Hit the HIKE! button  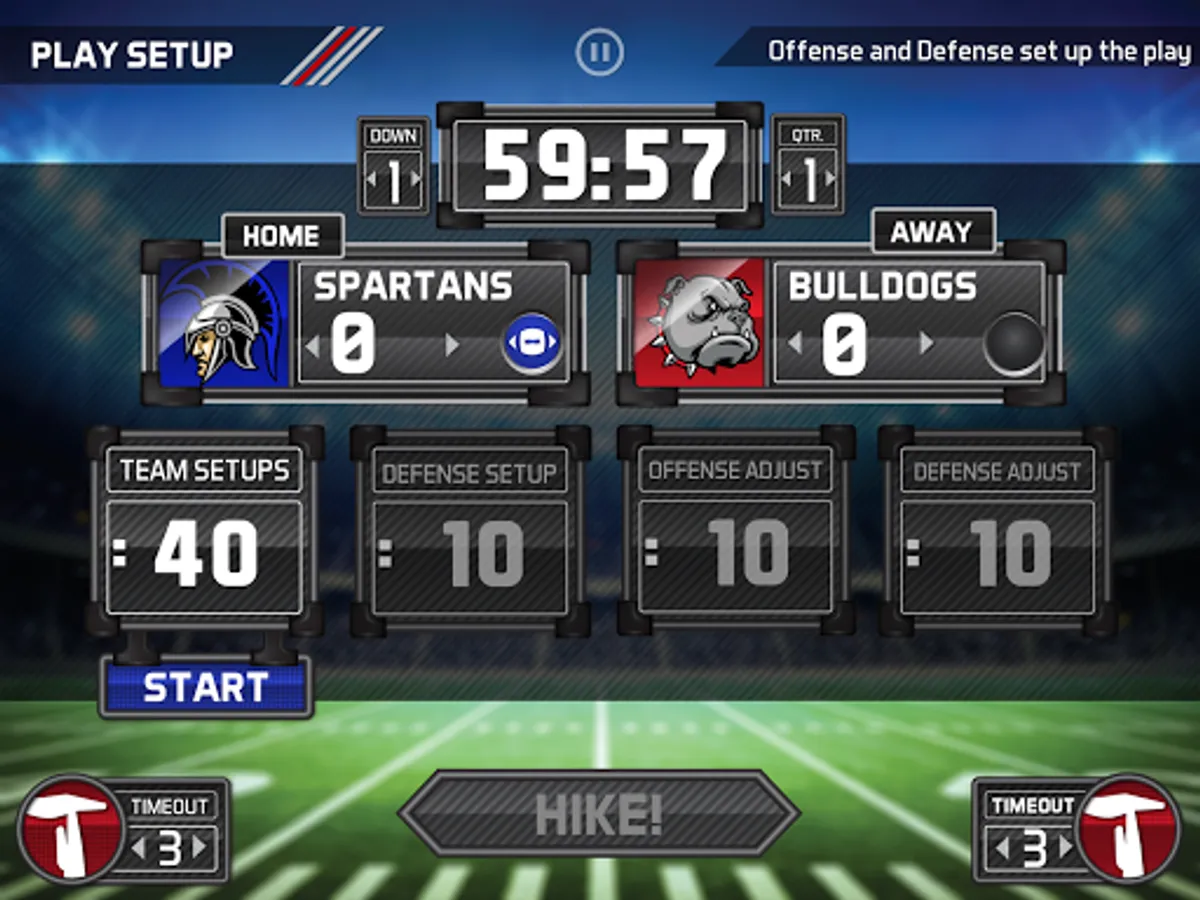(x=599, y=814)
